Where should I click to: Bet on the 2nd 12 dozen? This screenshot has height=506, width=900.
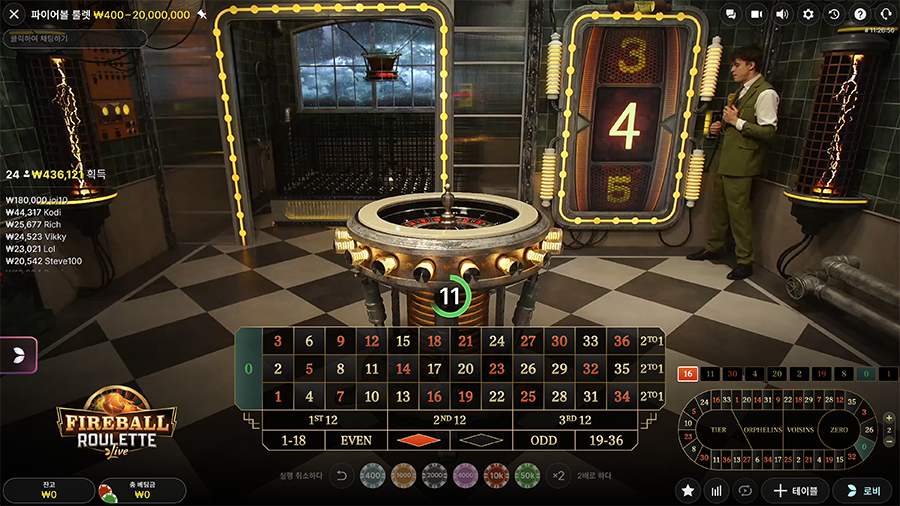pos(450,420)
